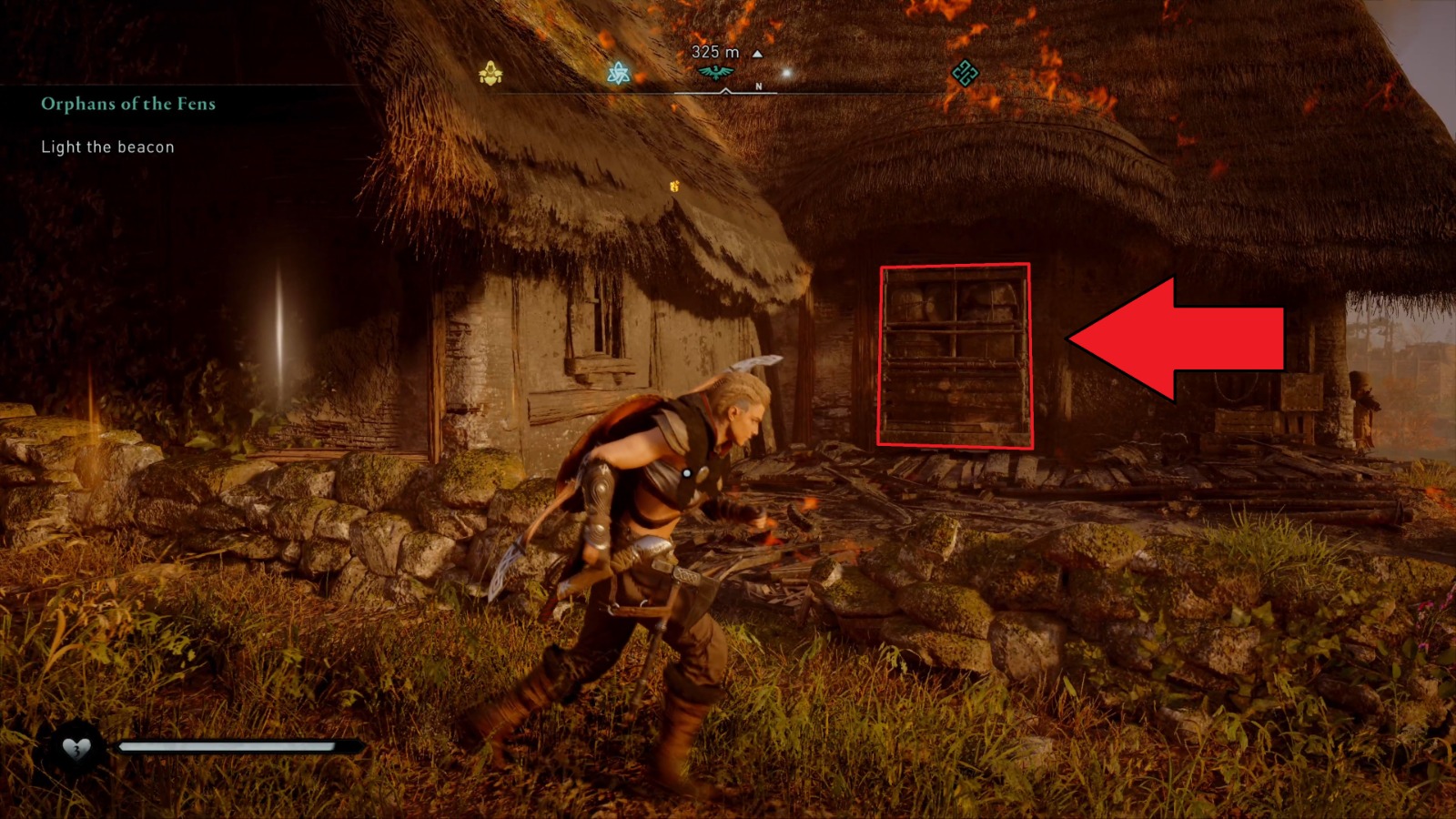
Task: Select the white triangle marker beside 325 m
Action: pos(757,53)
